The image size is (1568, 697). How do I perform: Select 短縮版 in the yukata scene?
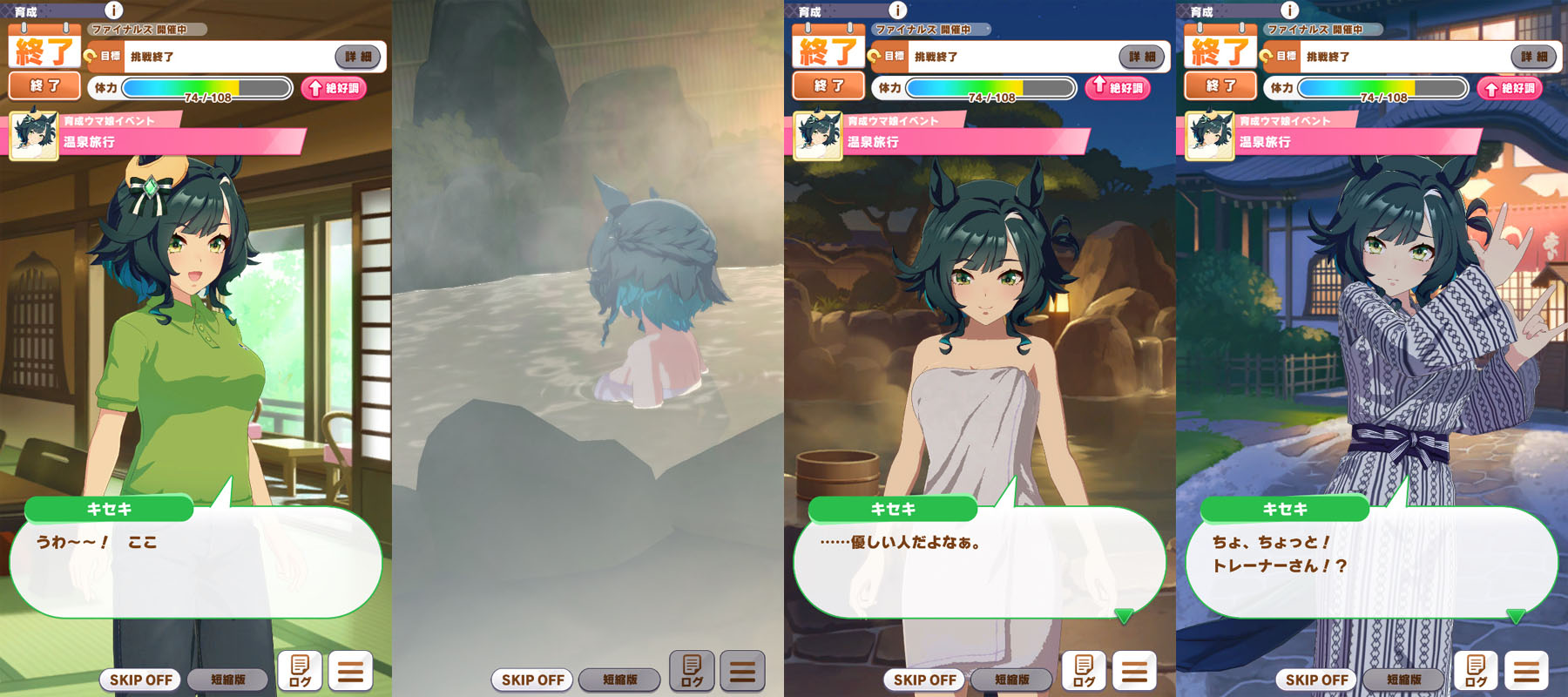pos(1404,680)
